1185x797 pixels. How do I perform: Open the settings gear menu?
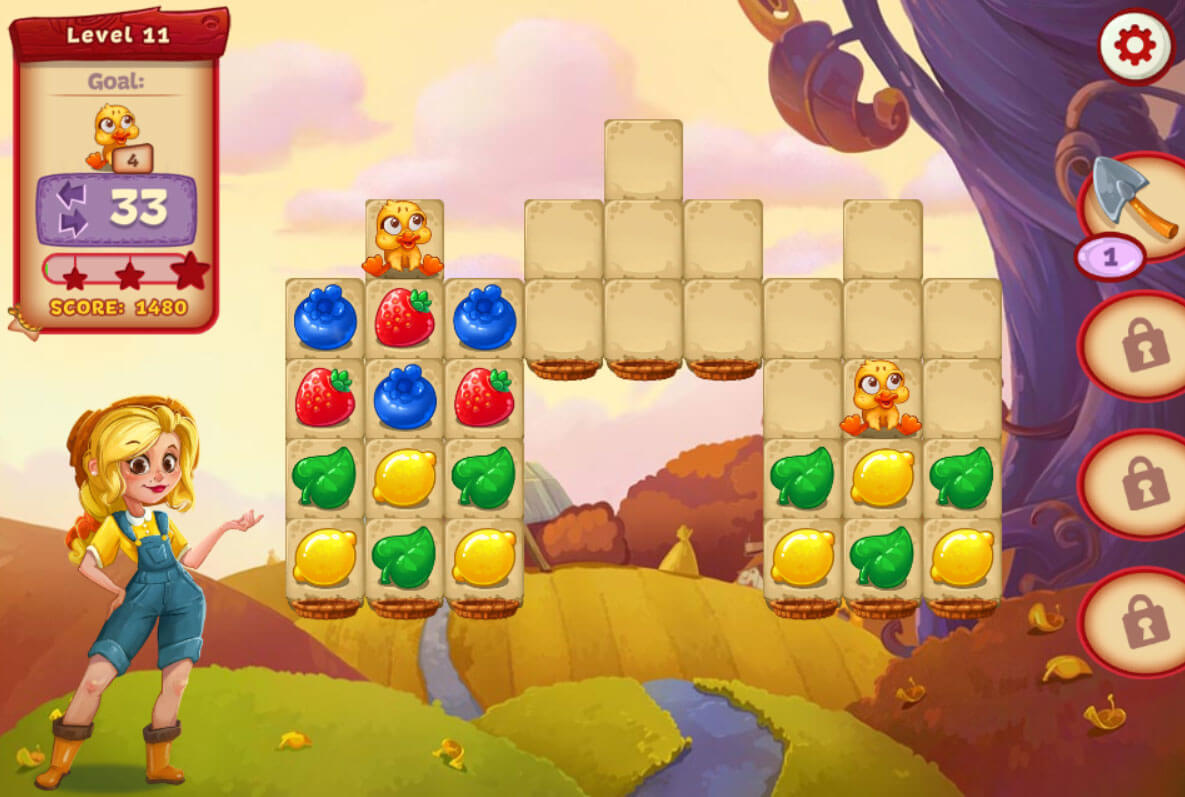(x=1135, y=45)
